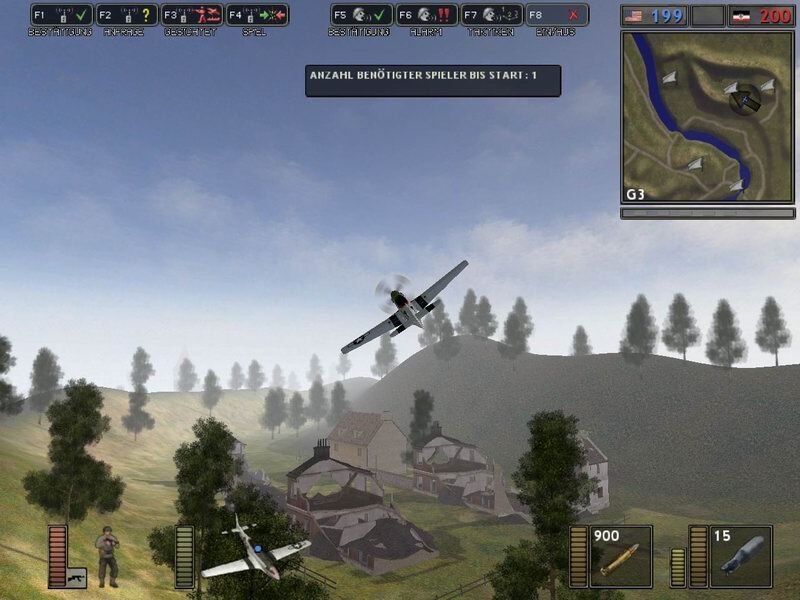Open the F1 Bestätigung radio menu
The image size is (800, 600).
(x=62, y=15)
